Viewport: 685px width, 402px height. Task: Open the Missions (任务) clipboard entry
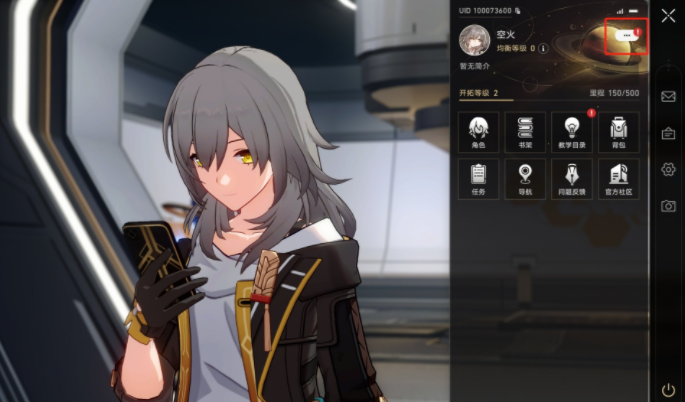478,179
